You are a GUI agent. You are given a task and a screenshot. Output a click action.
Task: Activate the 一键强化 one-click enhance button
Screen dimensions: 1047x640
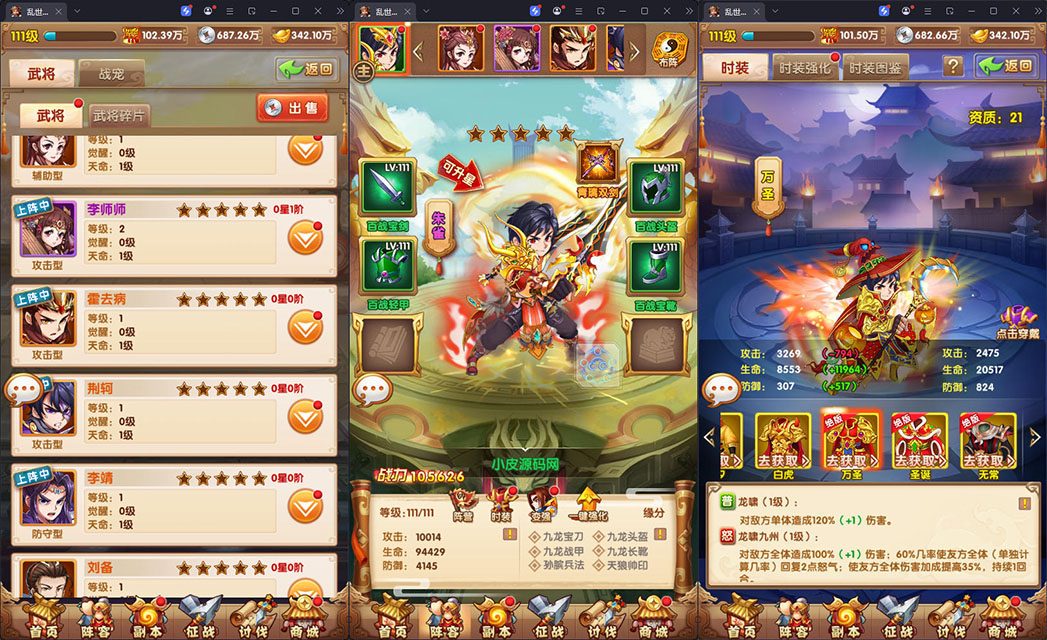point(588,503)
